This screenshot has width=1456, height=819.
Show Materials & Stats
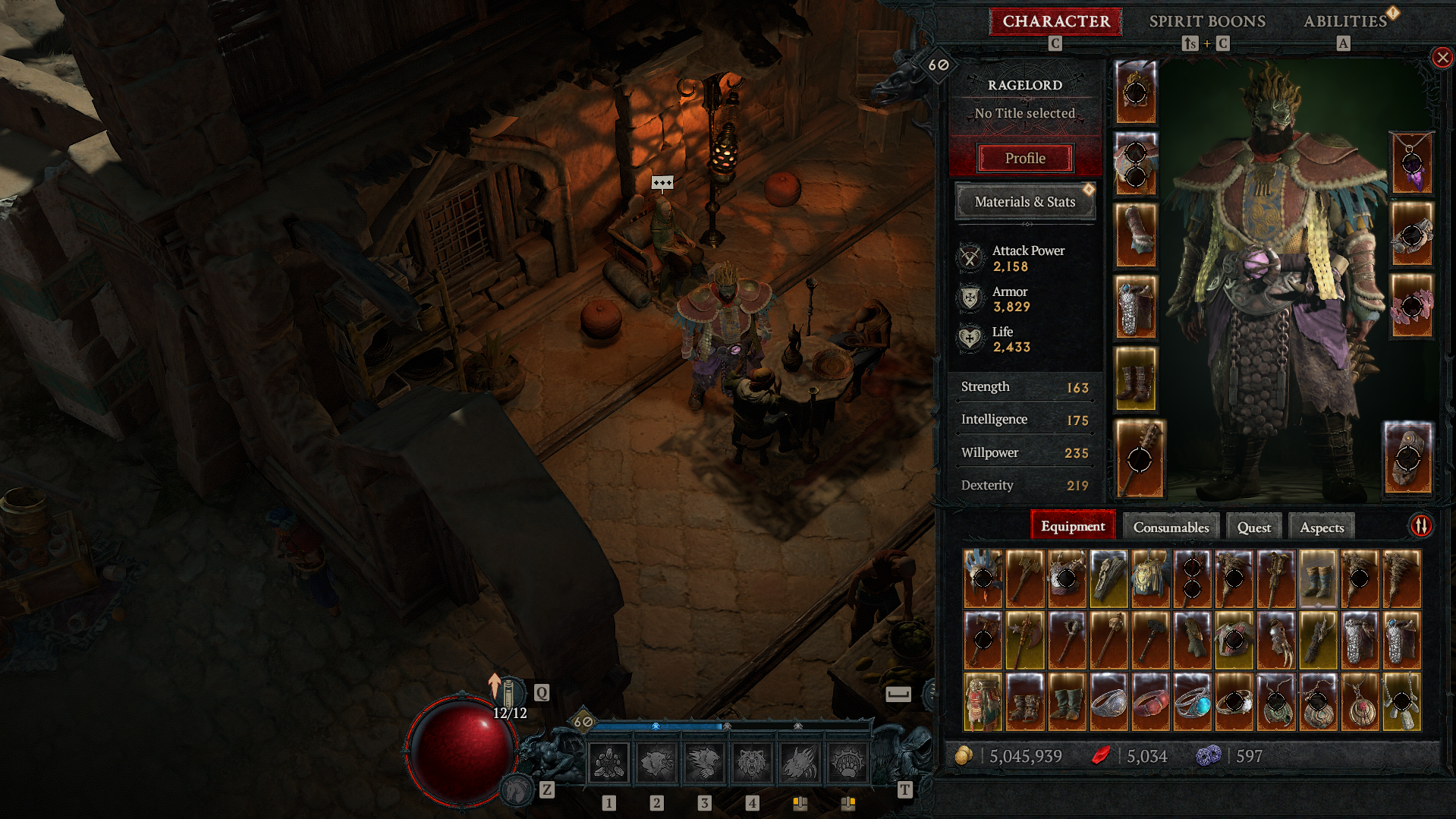pyautogui.click(x=1024, y=202)
